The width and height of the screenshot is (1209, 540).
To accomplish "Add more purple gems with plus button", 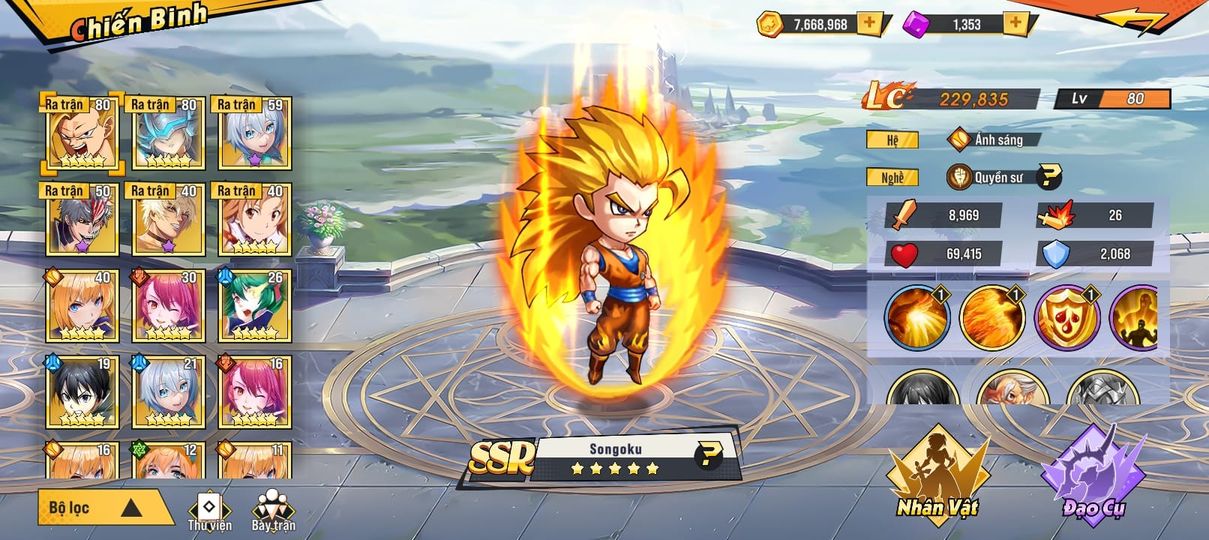I will coord(1016,23).
